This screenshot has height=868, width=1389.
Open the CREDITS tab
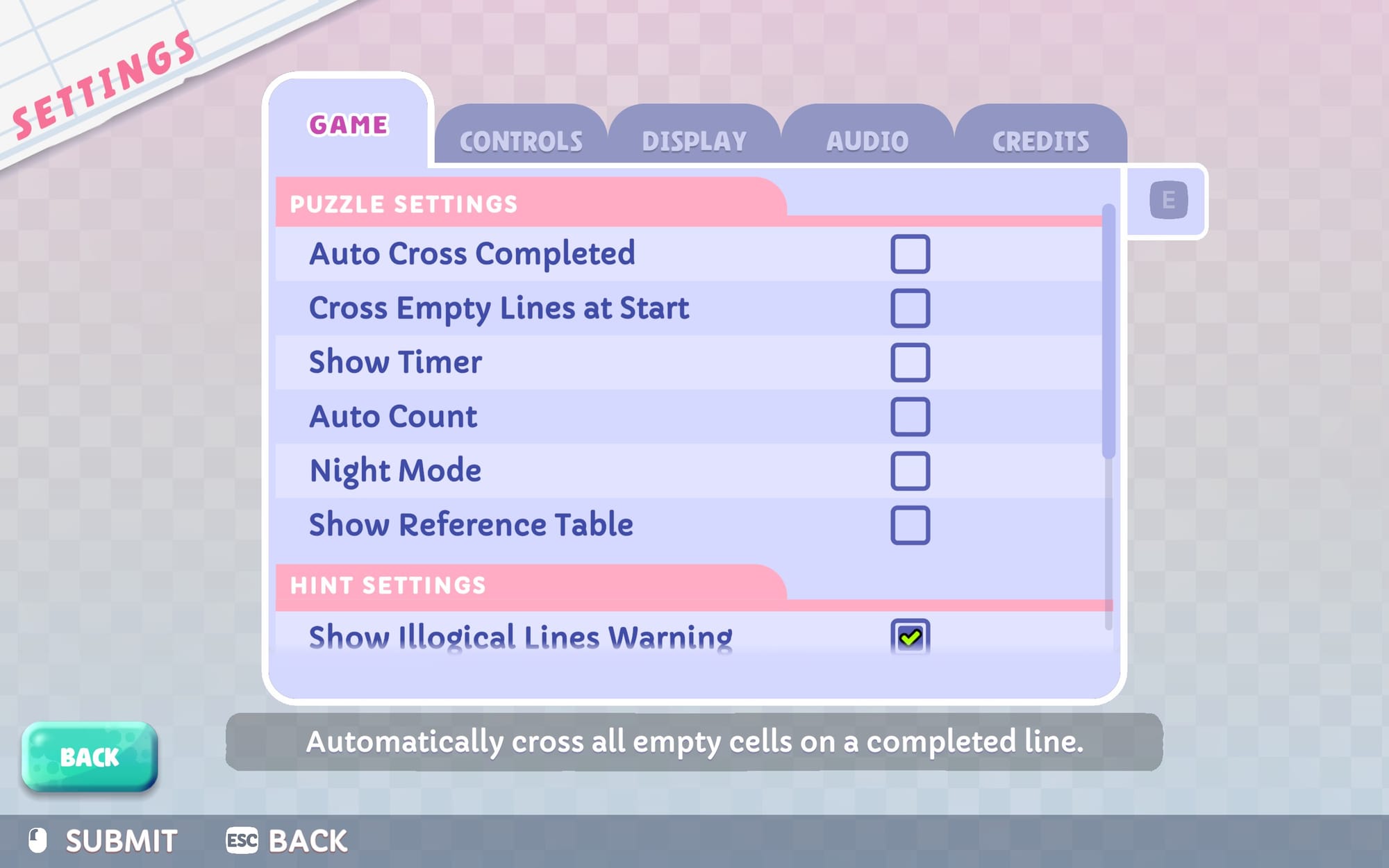1038,139
